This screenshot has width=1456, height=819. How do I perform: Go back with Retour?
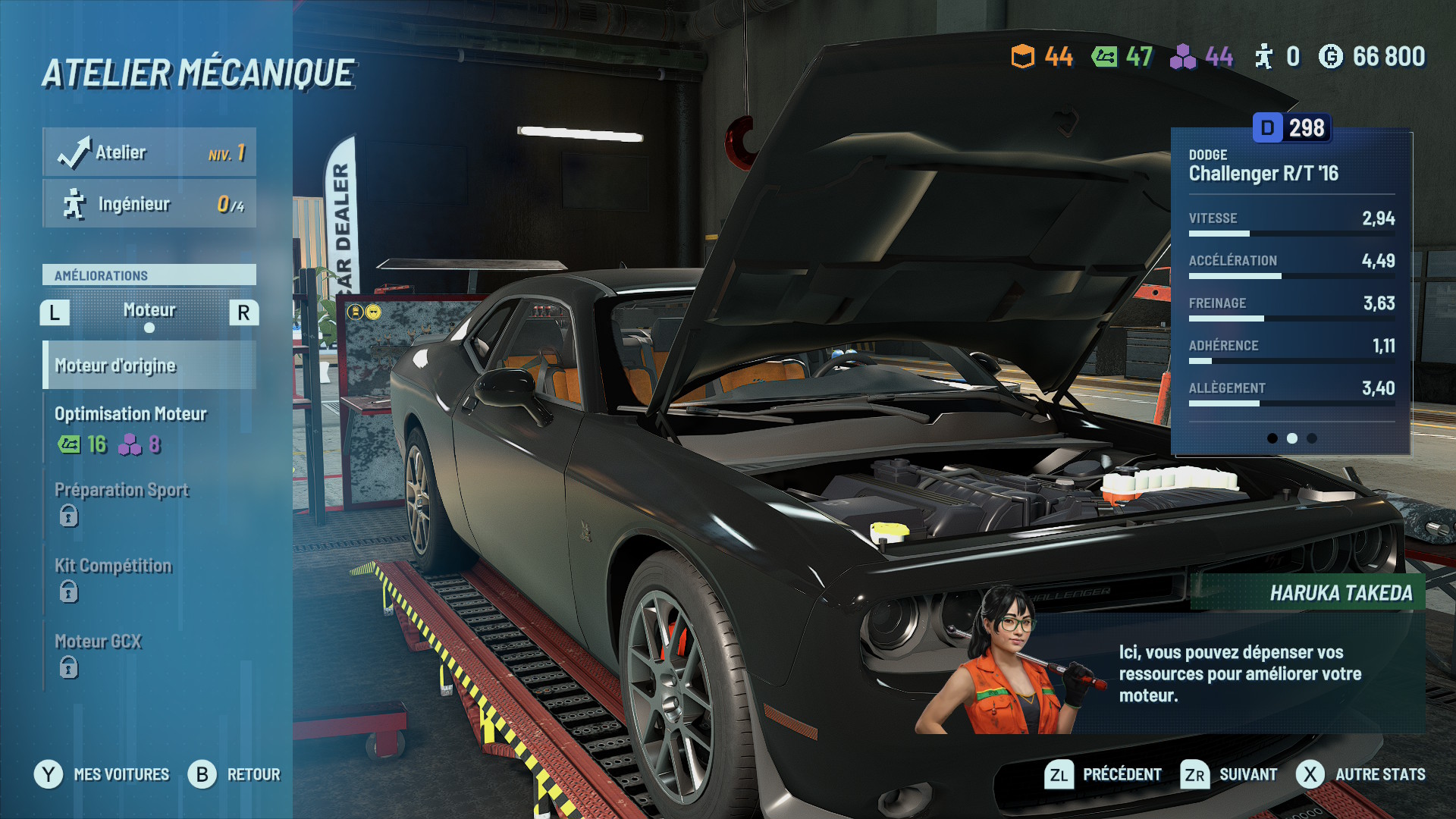(x=235, y=774)
